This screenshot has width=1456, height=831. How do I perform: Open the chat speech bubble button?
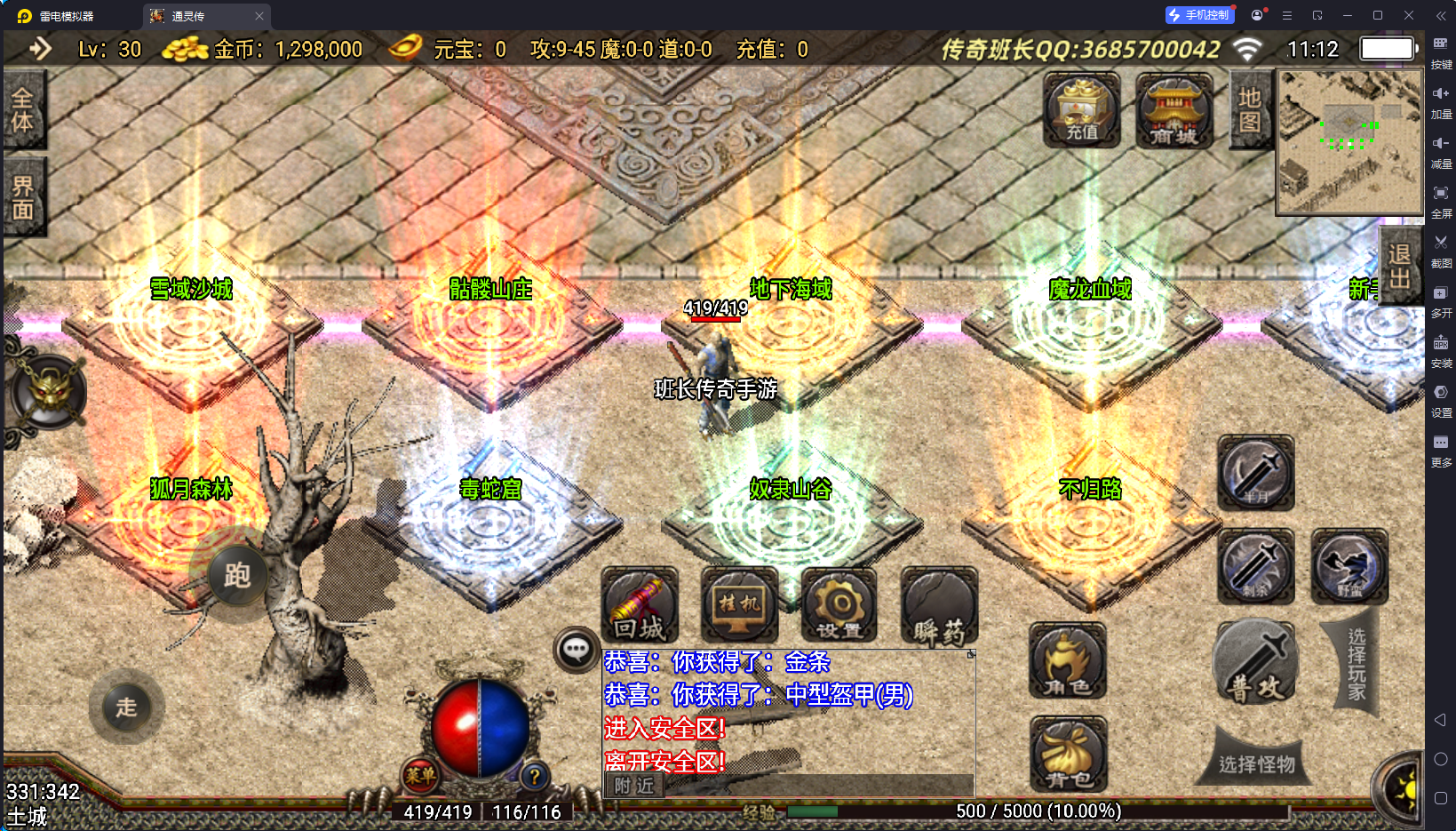[x=576, y=650]
